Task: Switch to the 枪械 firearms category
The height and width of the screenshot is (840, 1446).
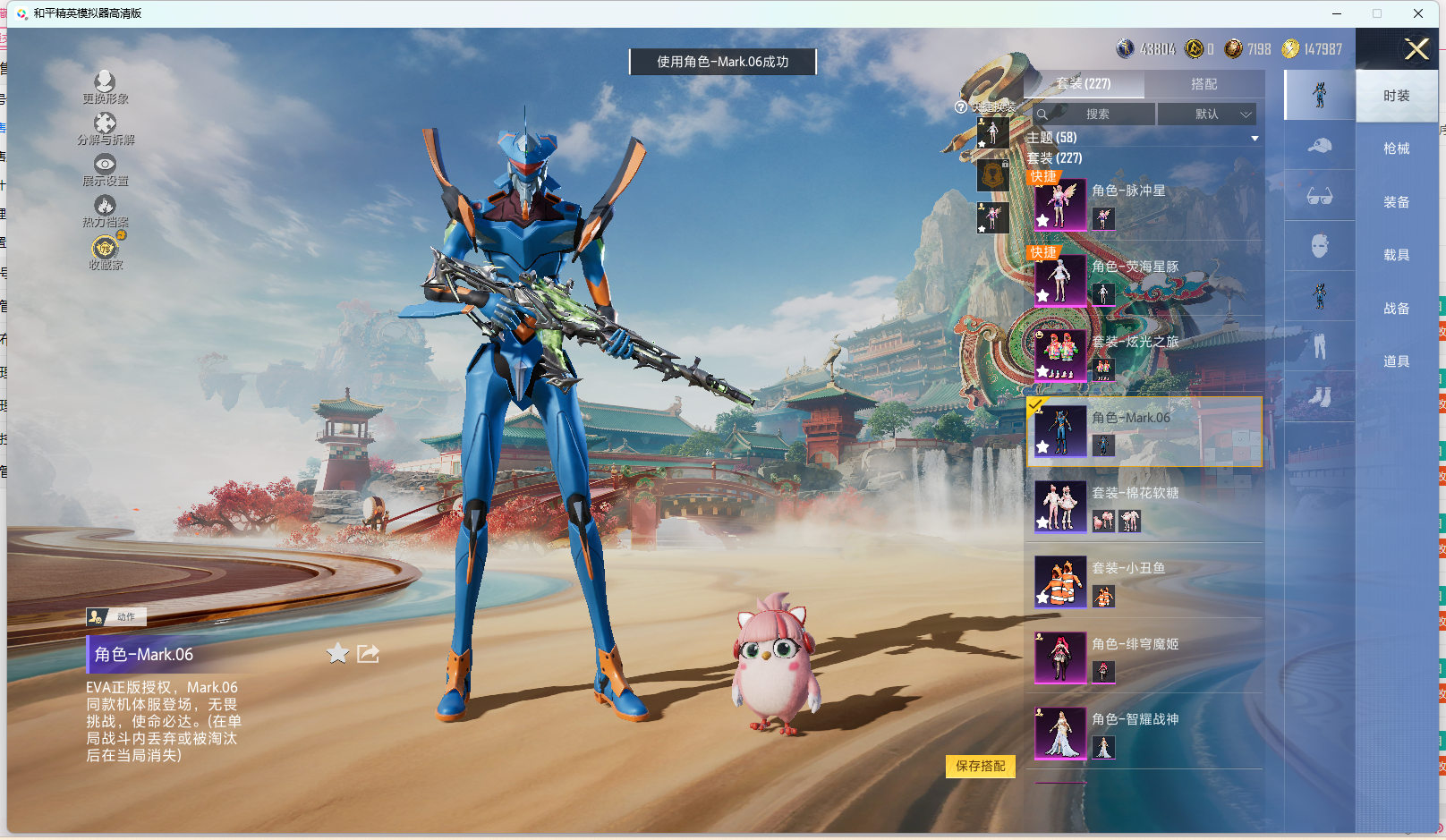Action: click(1396, 148)
